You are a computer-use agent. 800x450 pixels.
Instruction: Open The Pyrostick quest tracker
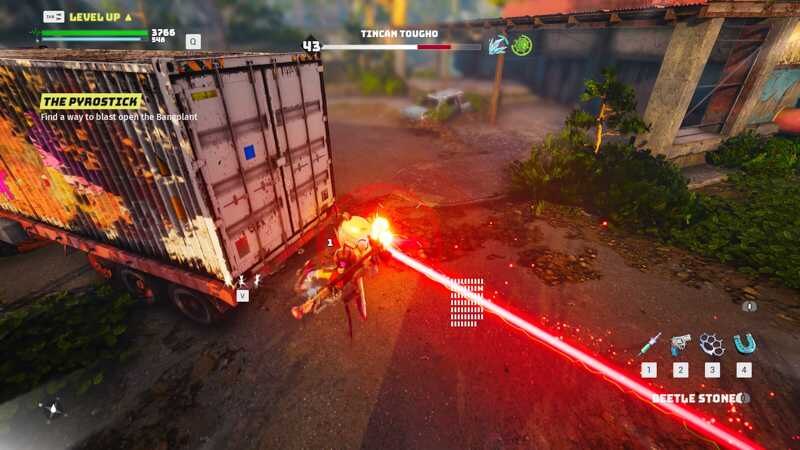[91, 101]
